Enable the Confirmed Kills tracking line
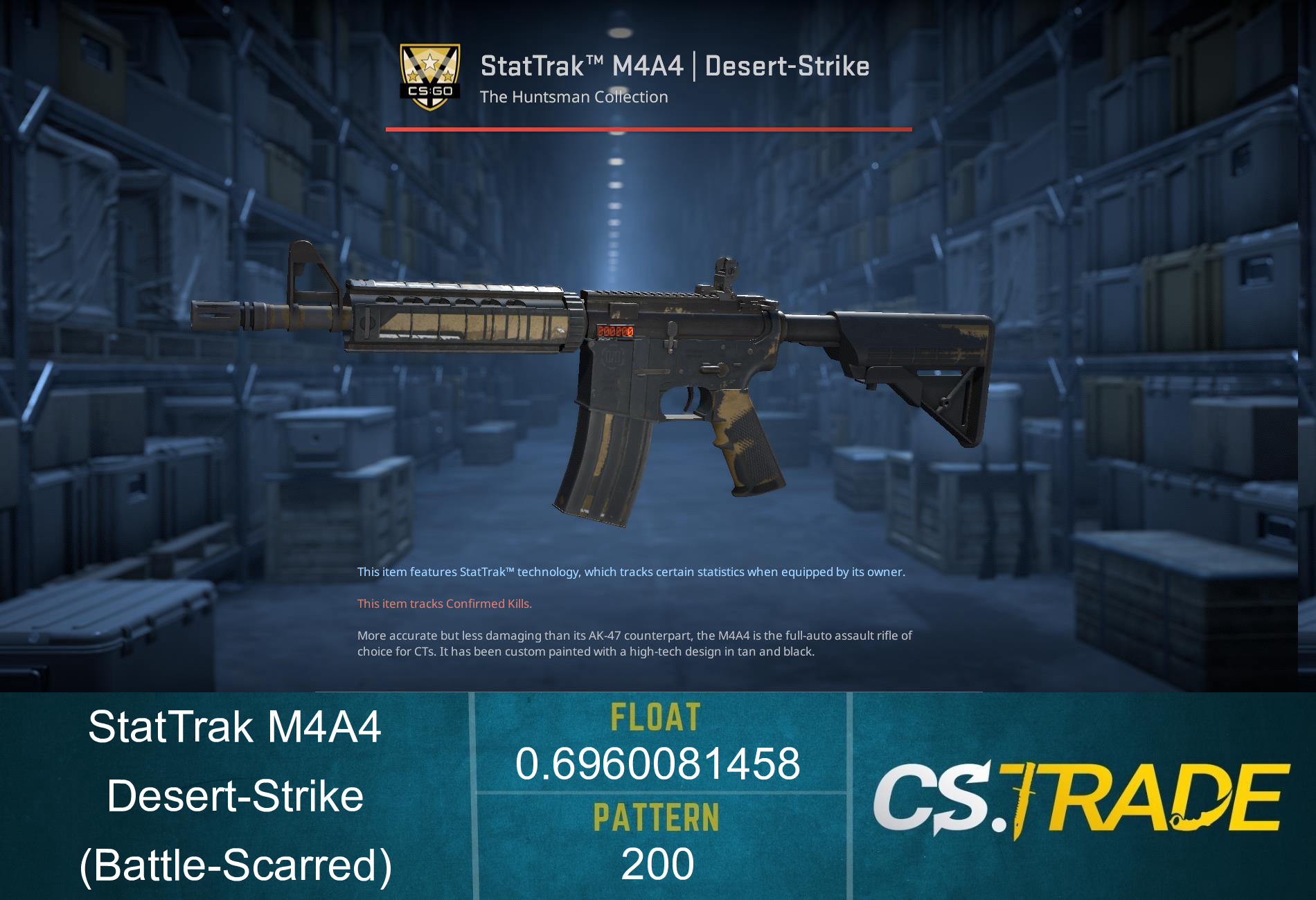 (443, 604)
